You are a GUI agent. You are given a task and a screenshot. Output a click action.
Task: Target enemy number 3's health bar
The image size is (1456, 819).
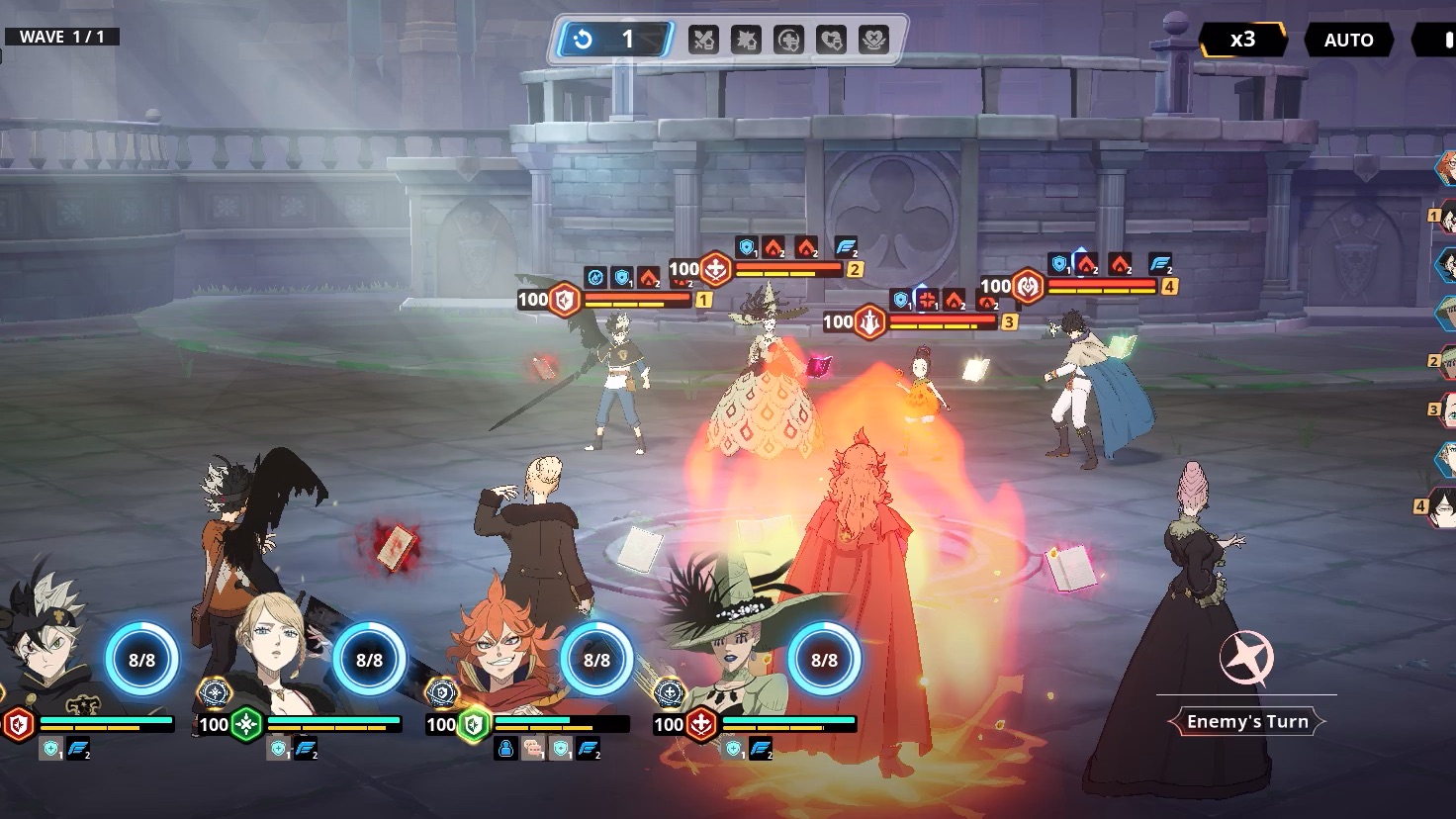click(x=943, y=321)
